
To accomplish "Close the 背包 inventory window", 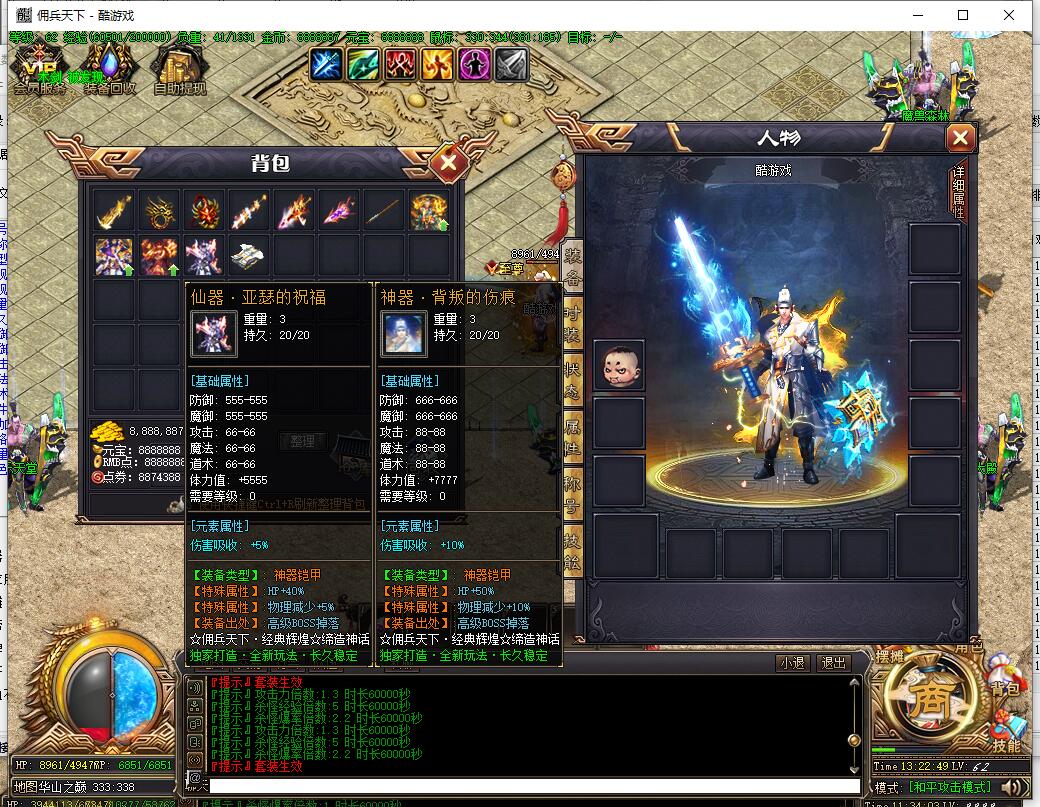I will pos(449,161).
